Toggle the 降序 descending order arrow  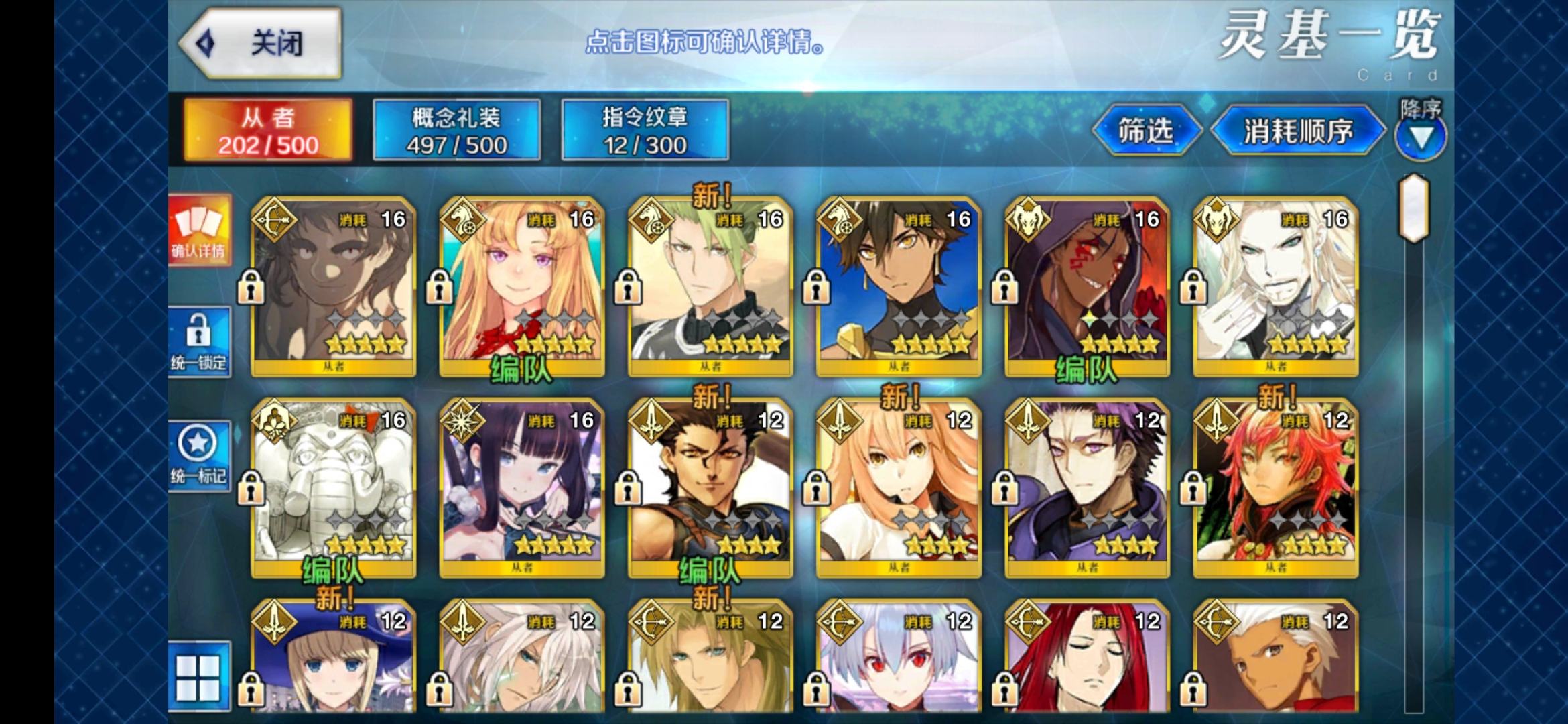tap(1421, 137)
